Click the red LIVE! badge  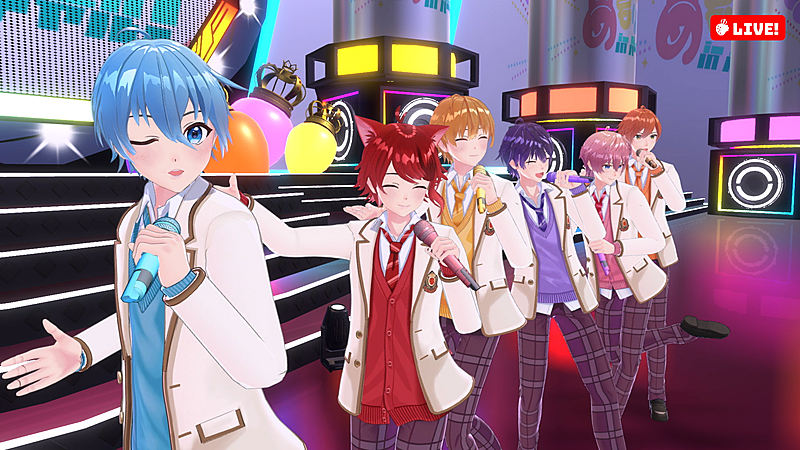coord(747,28)
